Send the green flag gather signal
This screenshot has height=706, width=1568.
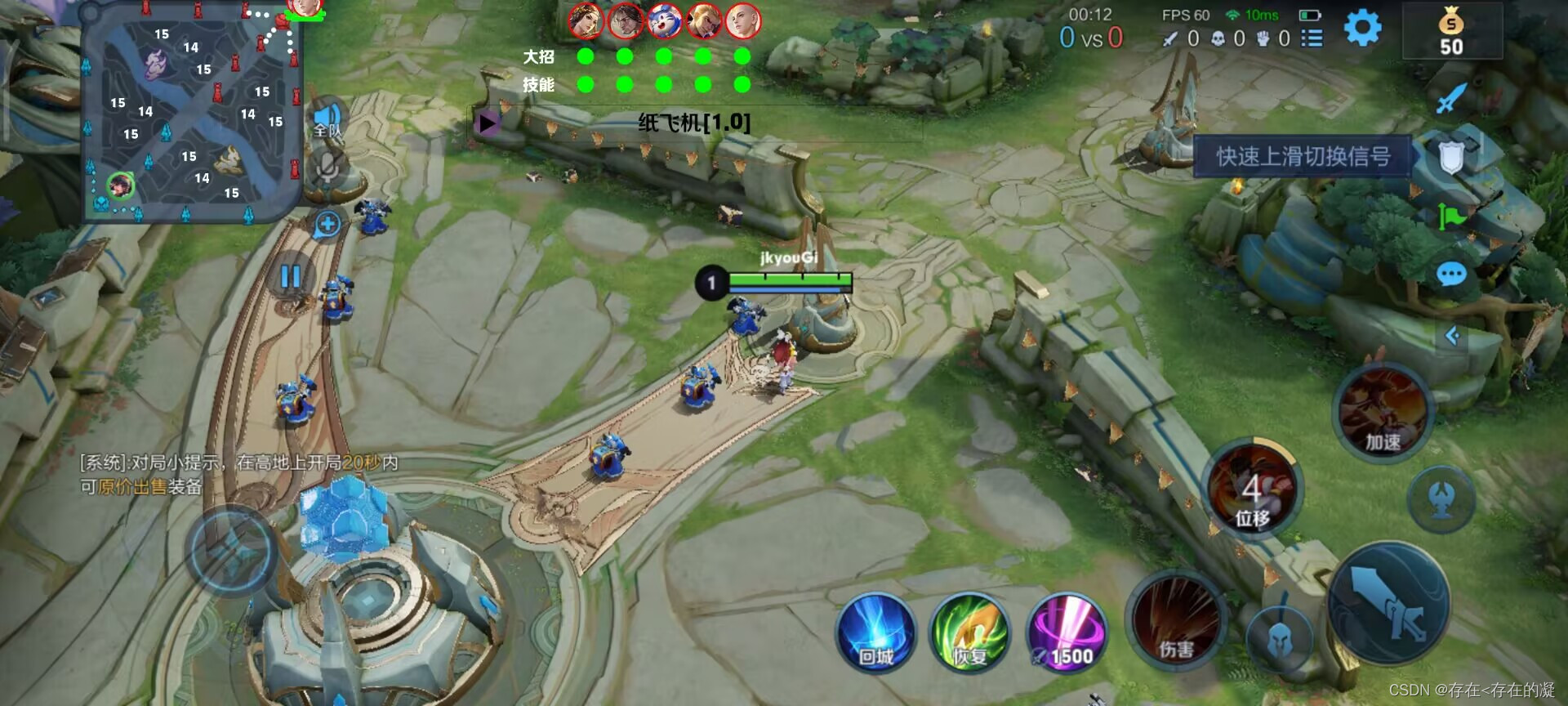1451,217
